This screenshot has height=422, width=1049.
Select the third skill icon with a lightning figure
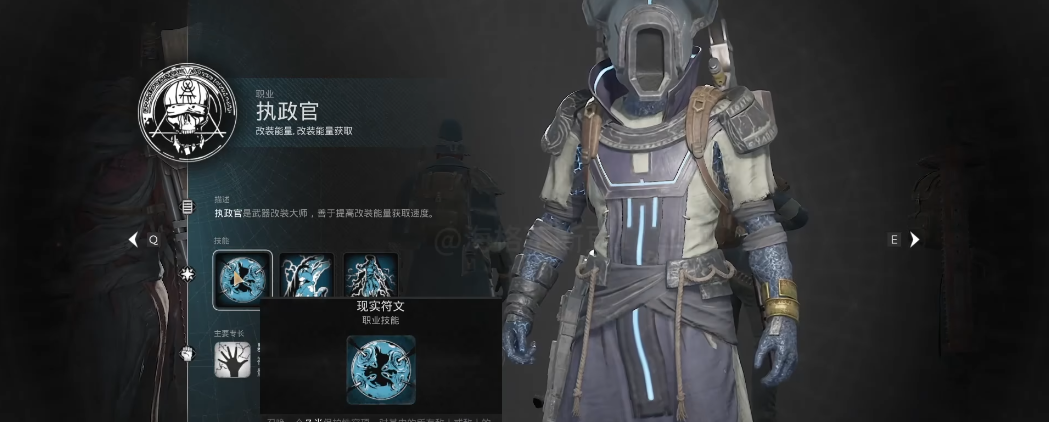[x=371, y=275]
